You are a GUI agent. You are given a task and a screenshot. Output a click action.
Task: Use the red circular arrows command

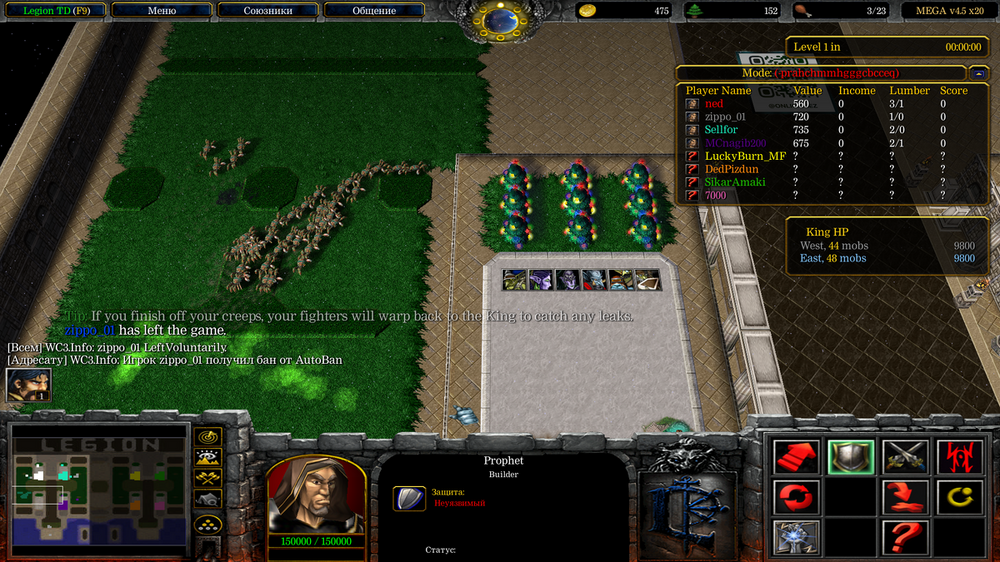point(797,497)
